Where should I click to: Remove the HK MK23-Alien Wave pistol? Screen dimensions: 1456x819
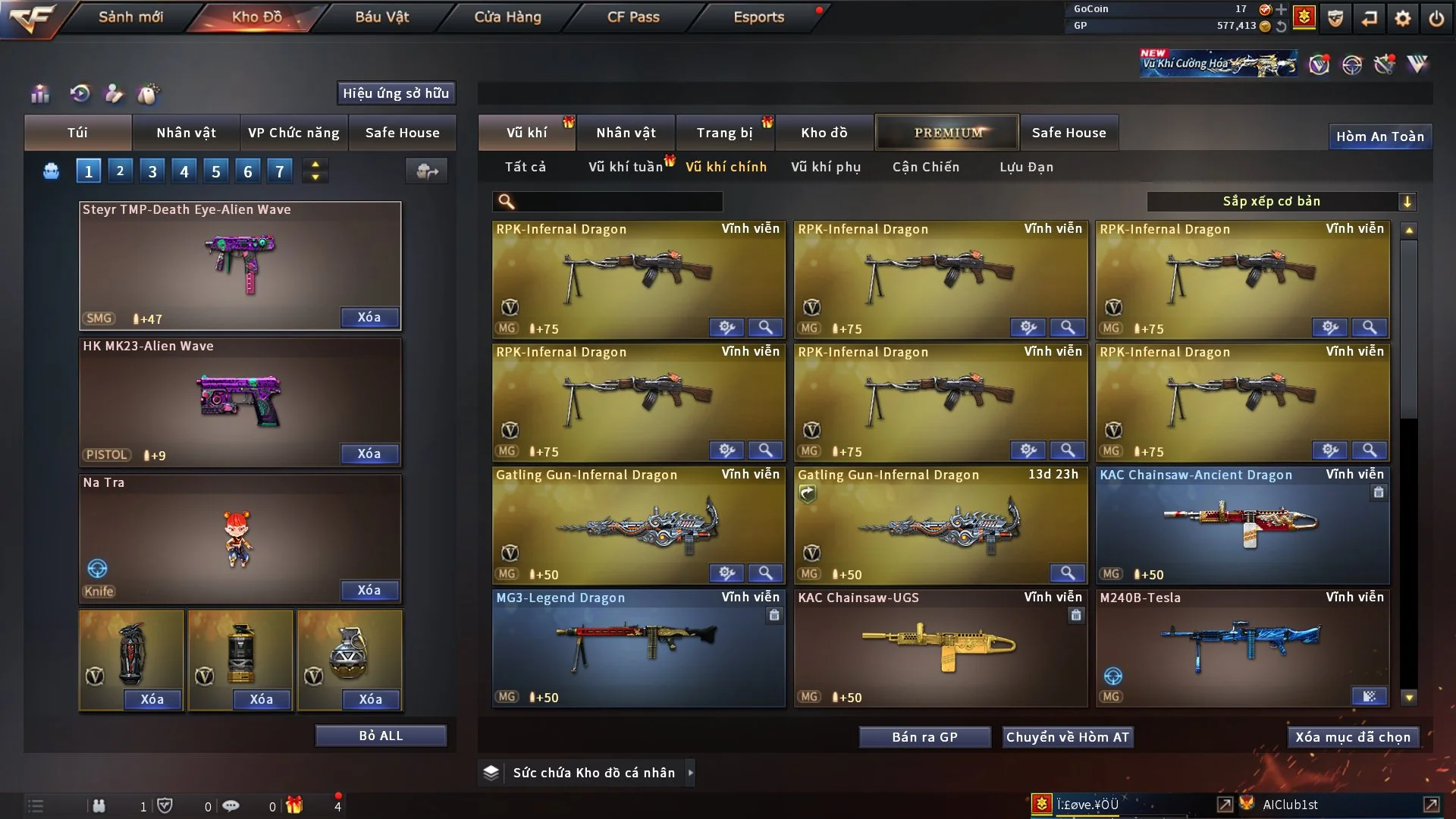(x=369, y=453)
